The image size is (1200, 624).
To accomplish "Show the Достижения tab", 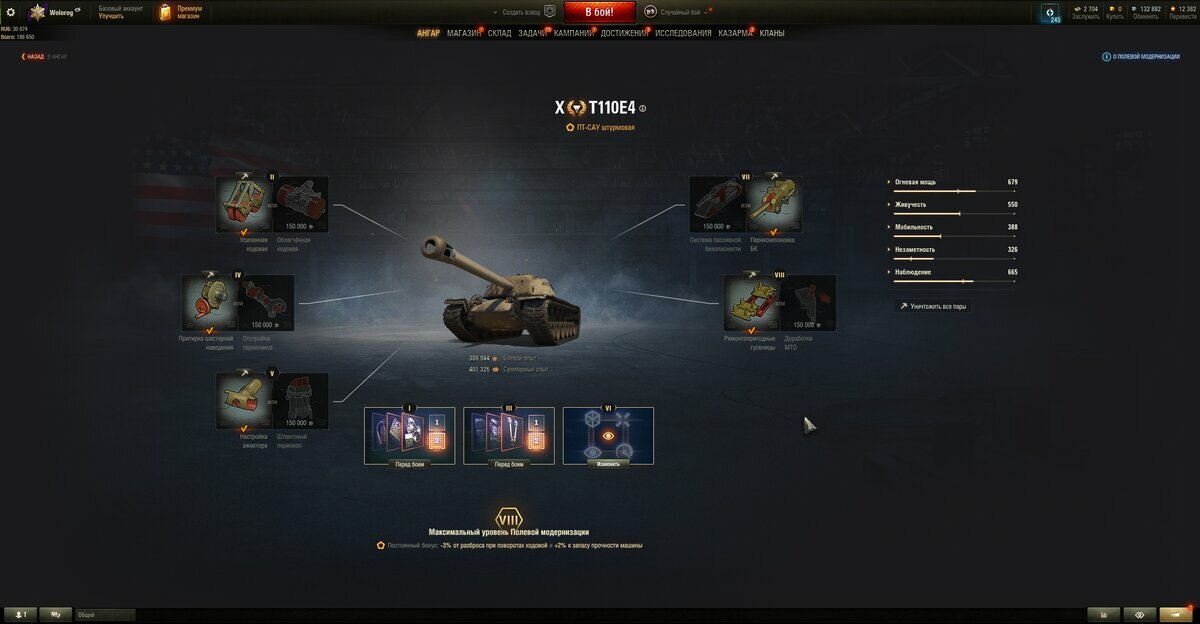I will 624,33.
